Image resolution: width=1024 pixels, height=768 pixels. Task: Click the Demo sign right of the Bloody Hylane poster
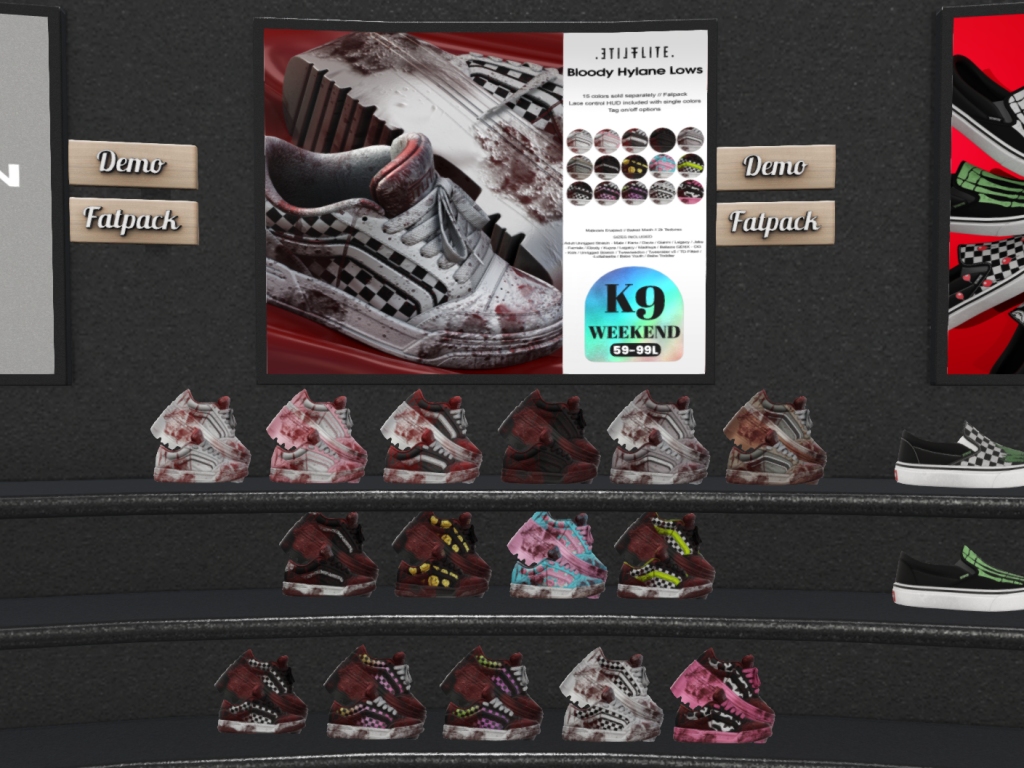tap(775, 166)
